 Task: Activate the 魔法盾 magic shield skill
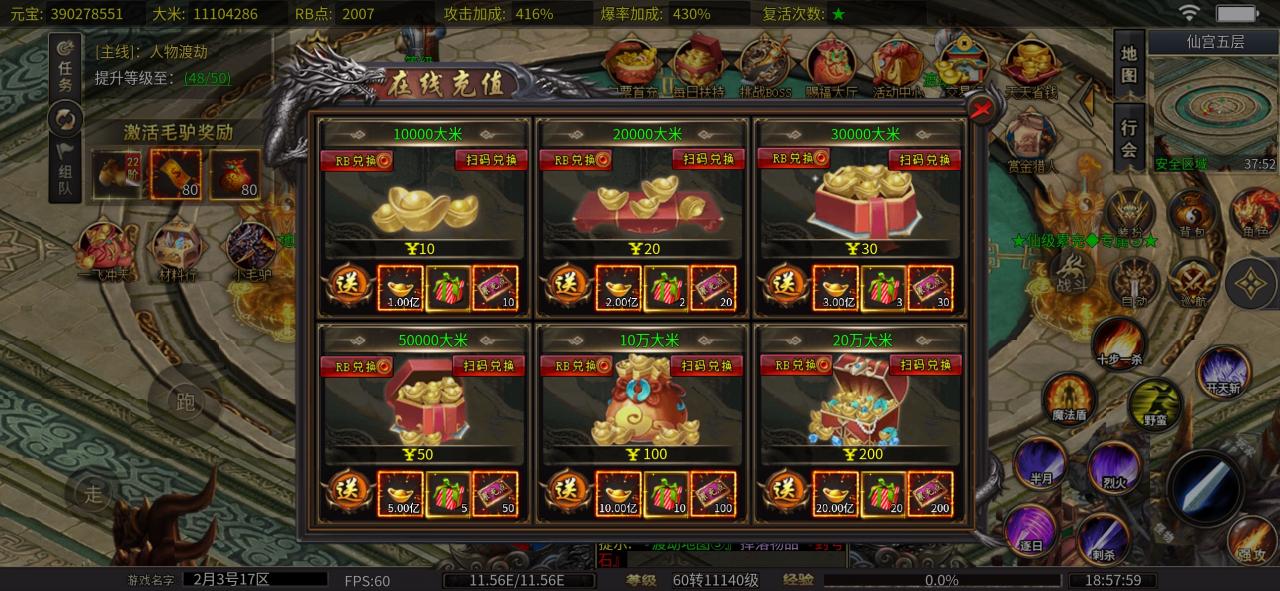click(x=1068, y=398)
